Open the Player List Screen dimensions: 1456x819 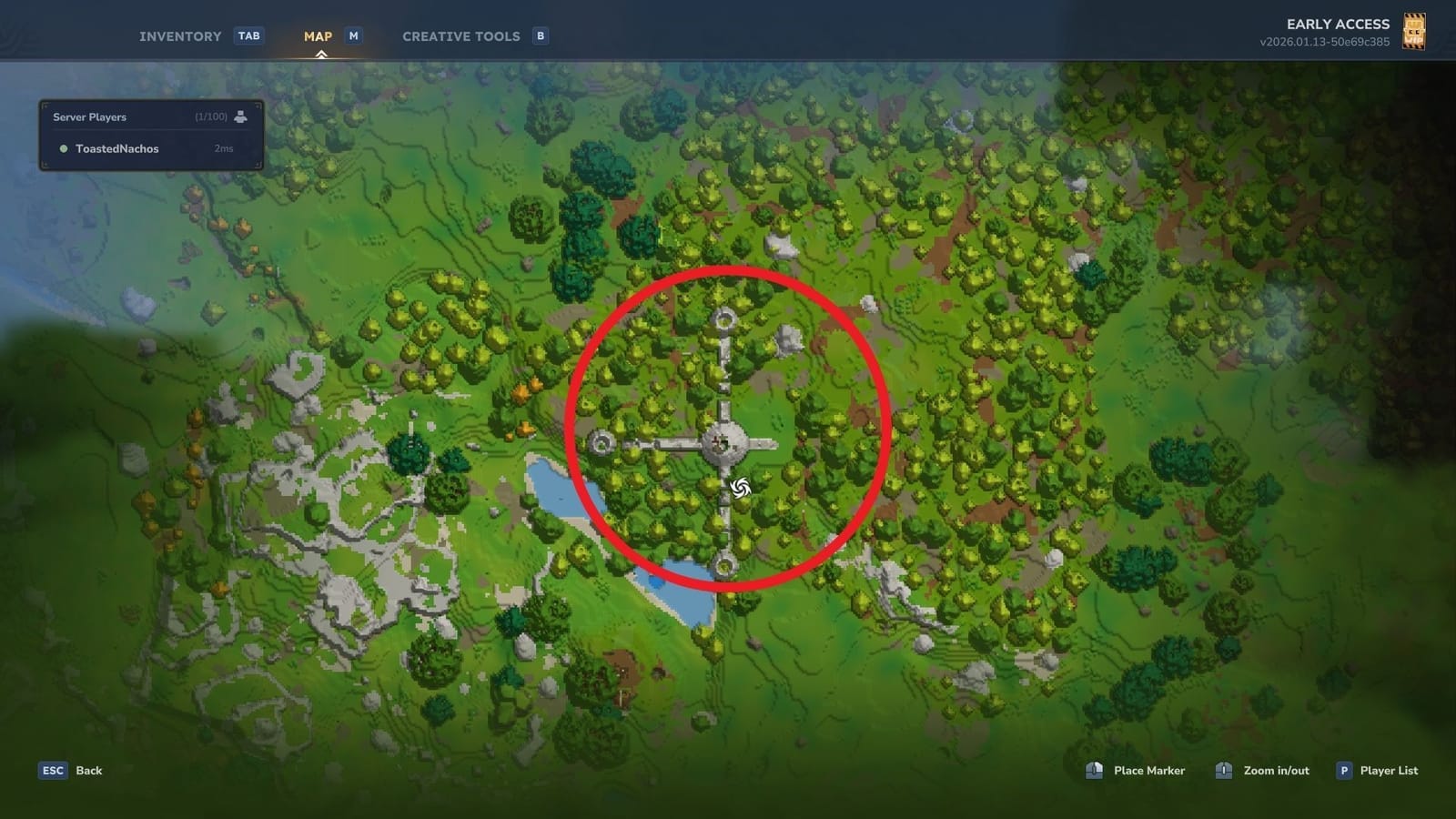pos(1388,770)
